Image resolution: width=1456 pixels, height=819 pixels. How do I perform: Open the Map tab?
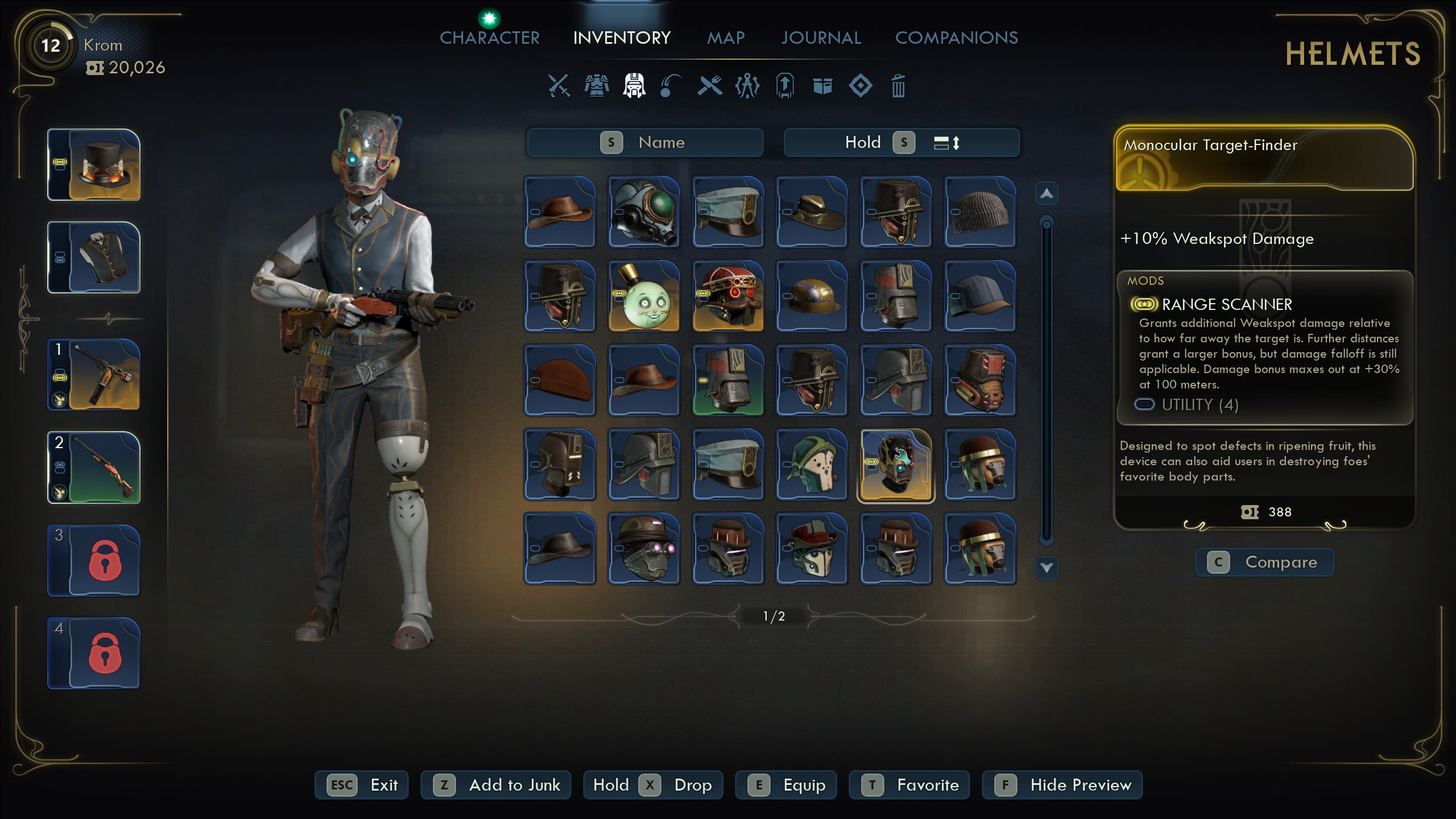[726, 38]
